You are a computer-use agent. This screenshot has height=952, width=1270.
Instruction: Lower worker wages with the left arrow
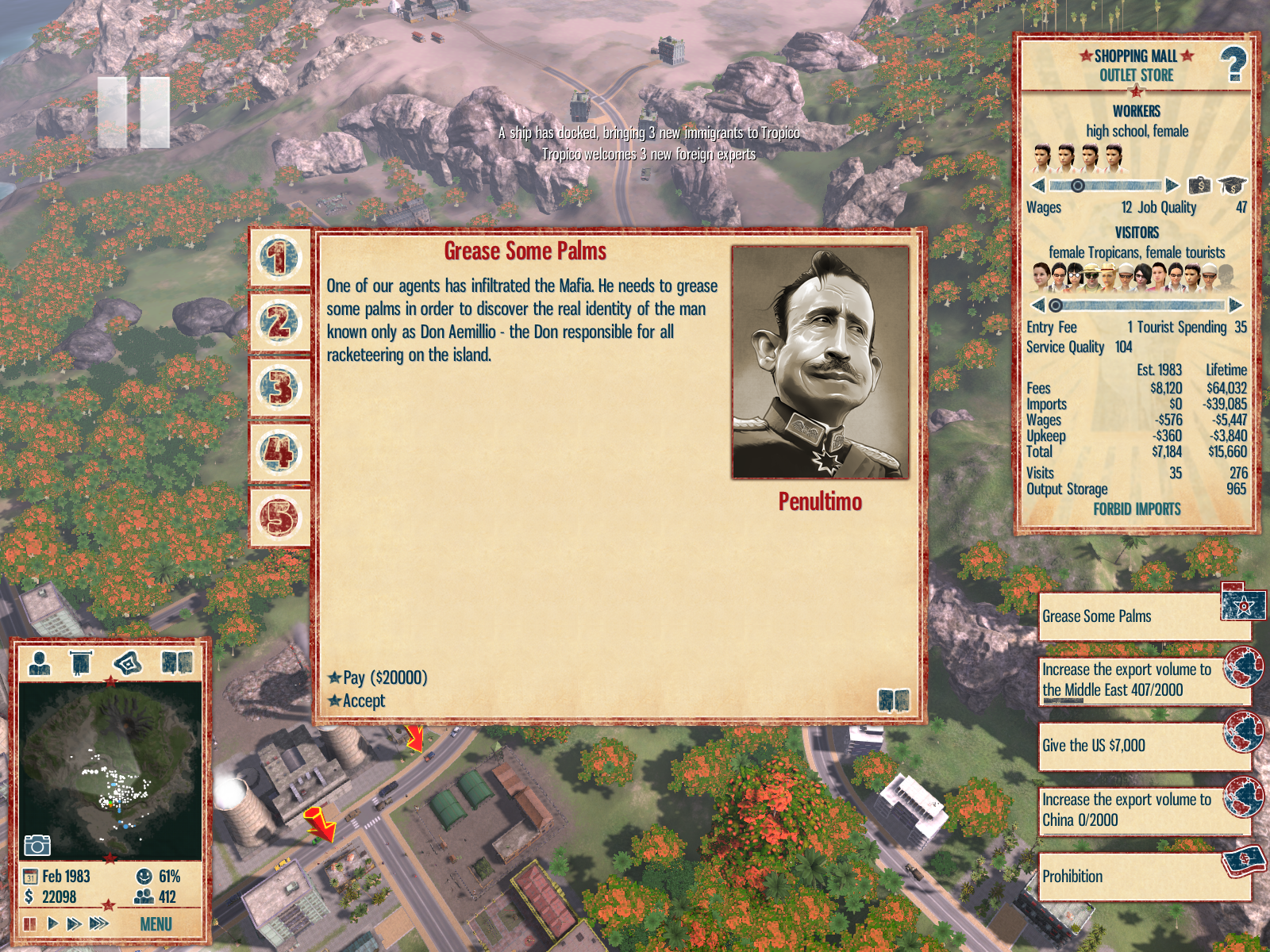pos(1037,186)
